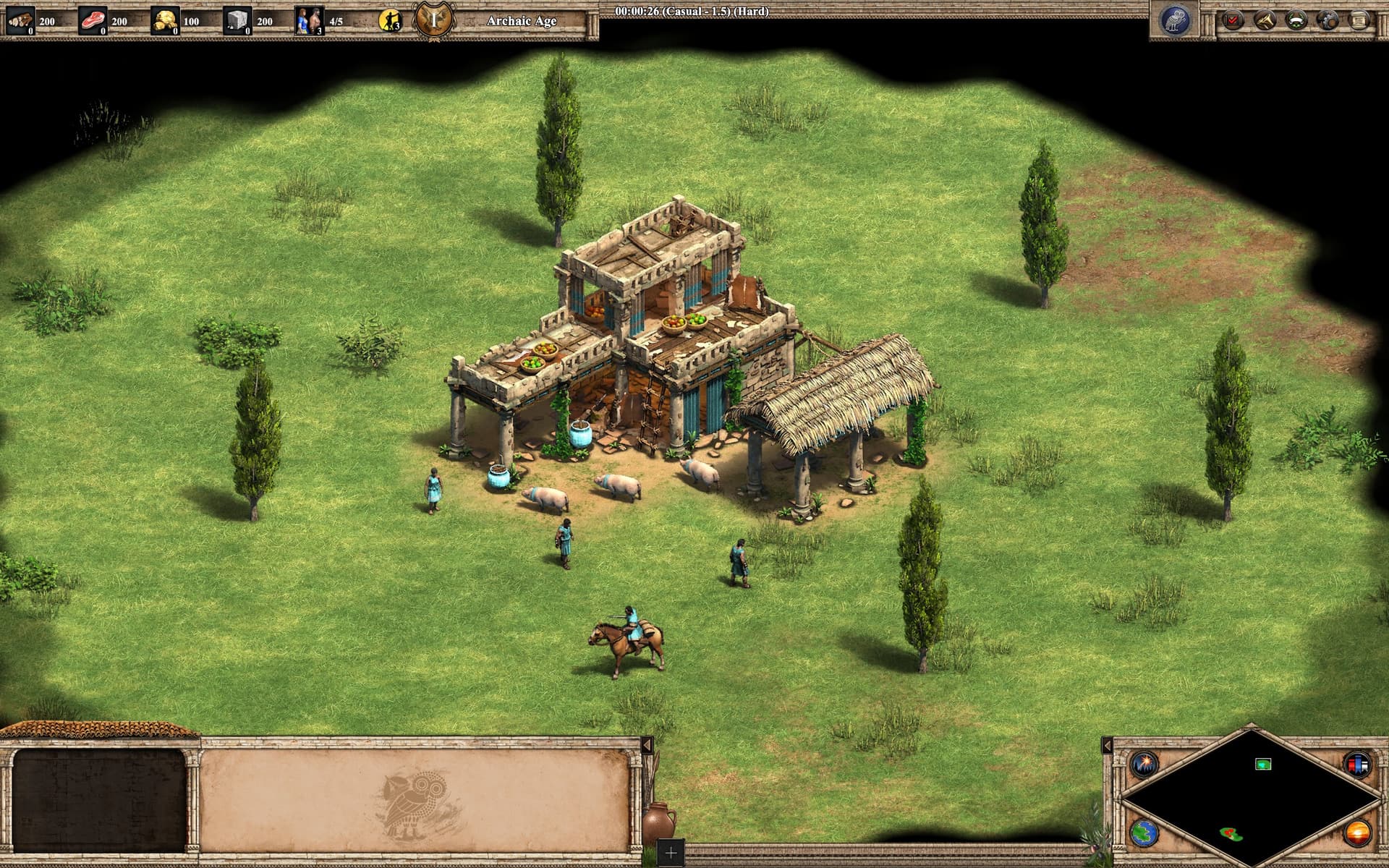Click the idle villager button
1389x868 pixels.
390,21
